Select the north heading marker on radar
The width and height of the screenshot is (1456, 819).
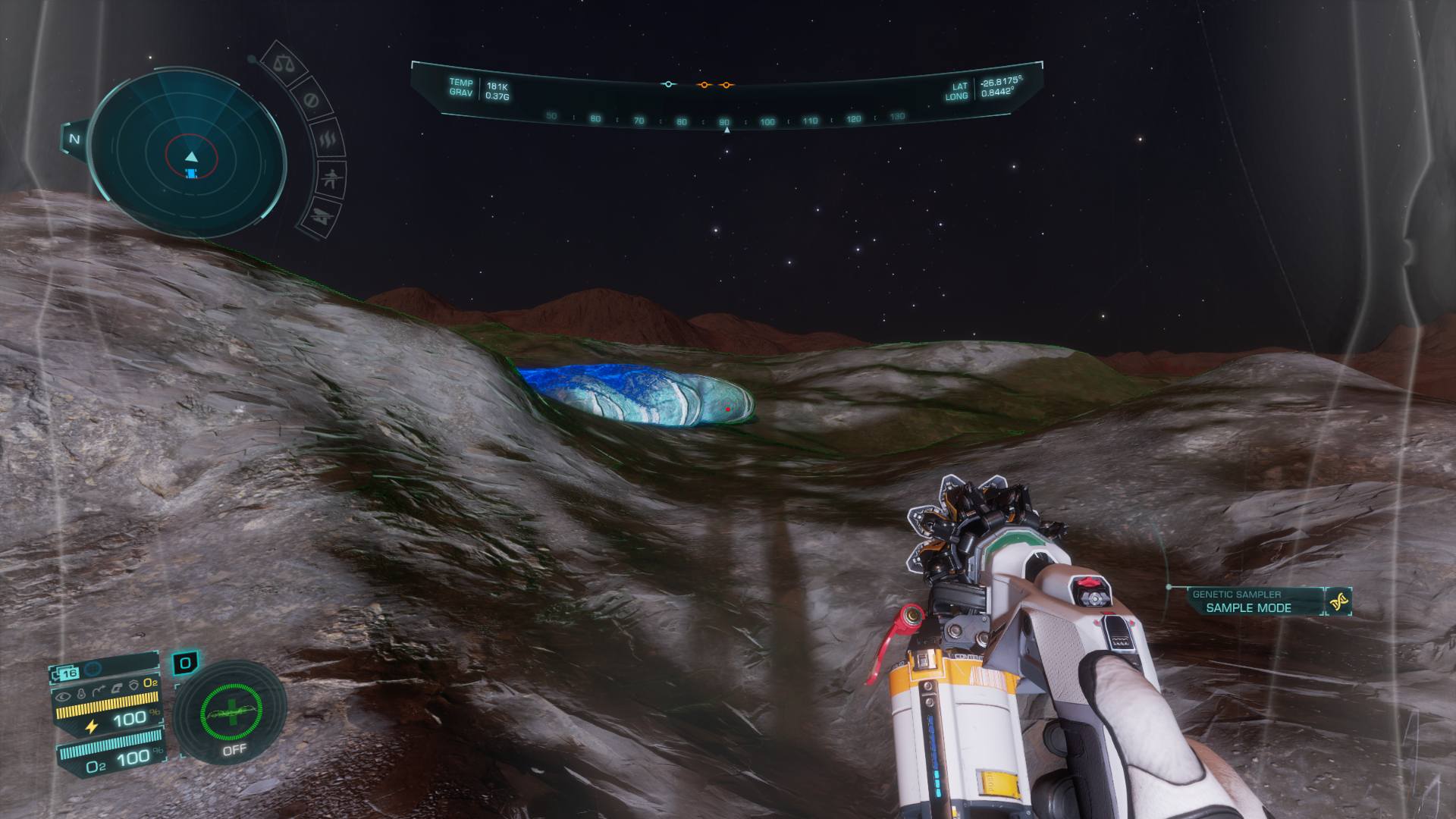tap(74, 139)
